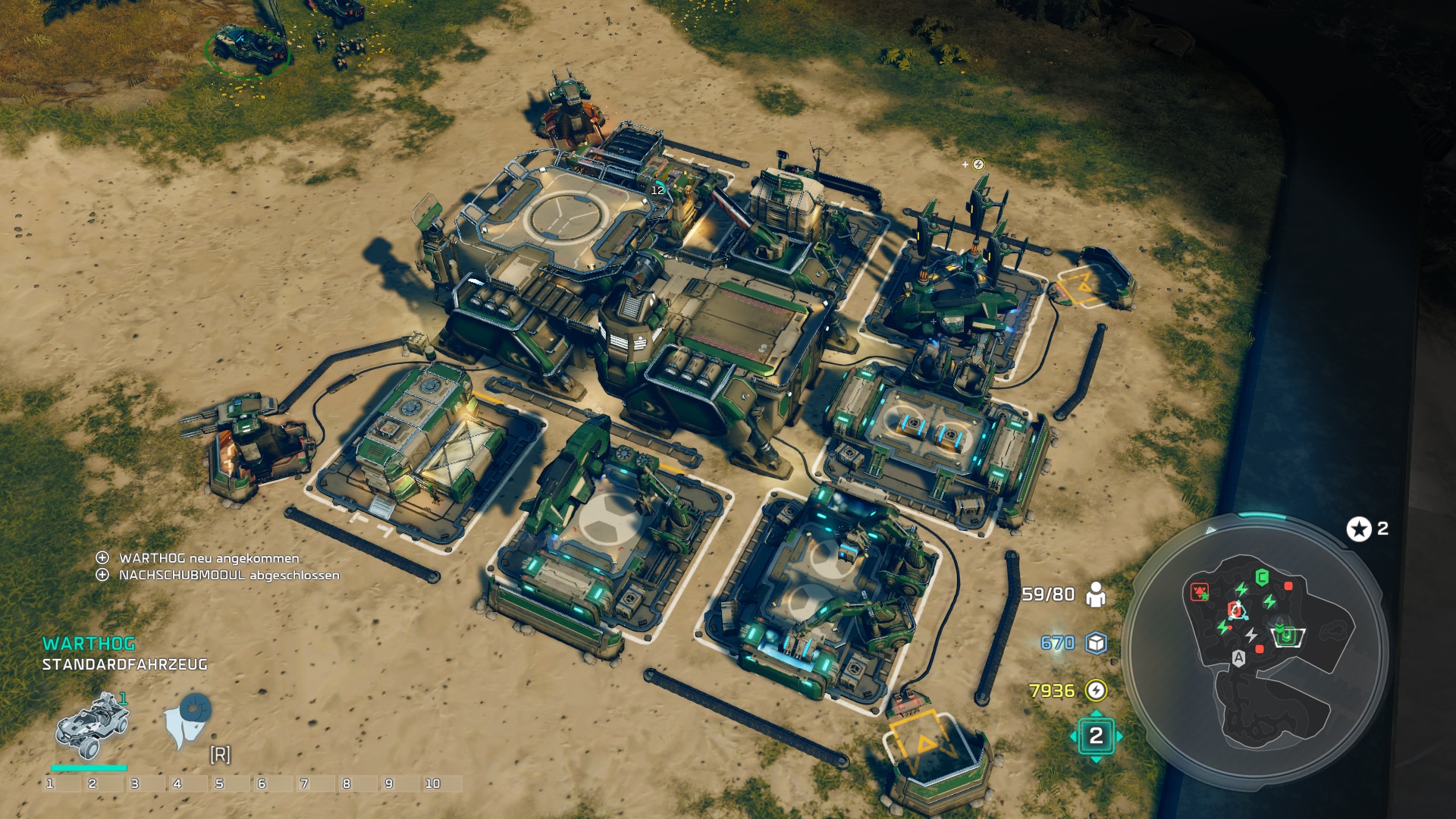Open the leader powers button showing 2

pos(1096,736)
